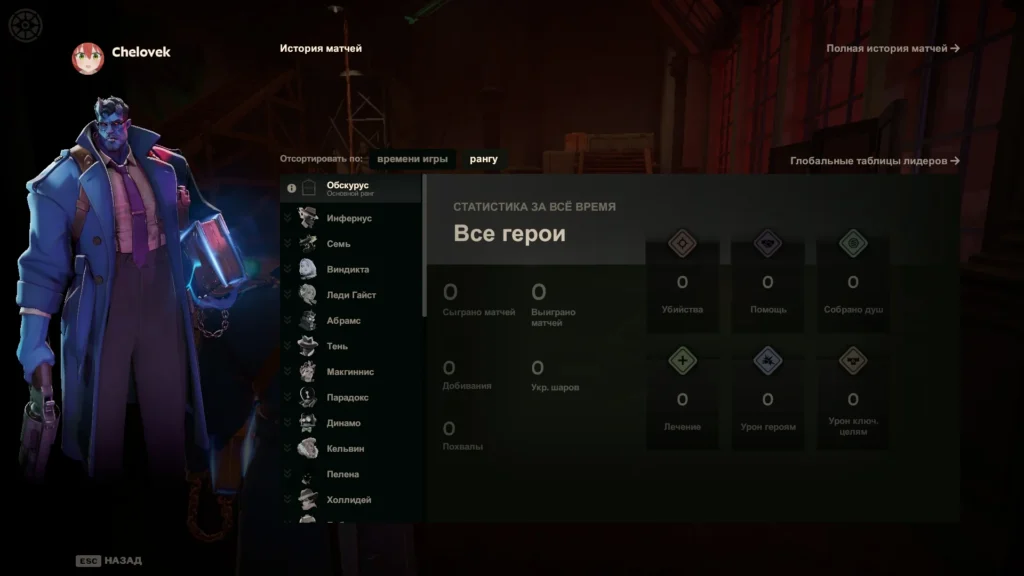Choose Динамо from the hero list
This screenshot has height=576, width=1024.
[343, 423]
